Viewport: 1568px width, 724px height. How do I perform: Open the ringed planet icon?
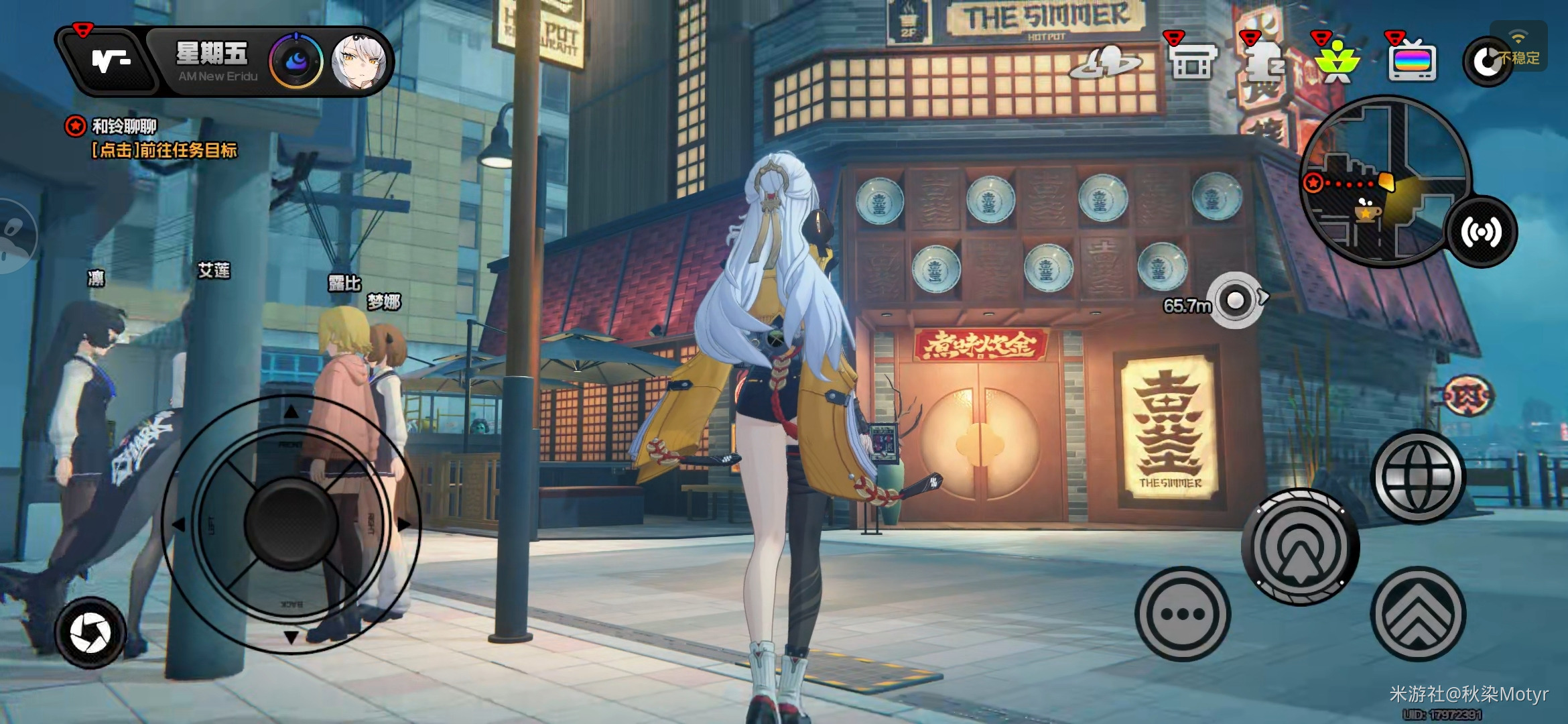coord(1106,63)
